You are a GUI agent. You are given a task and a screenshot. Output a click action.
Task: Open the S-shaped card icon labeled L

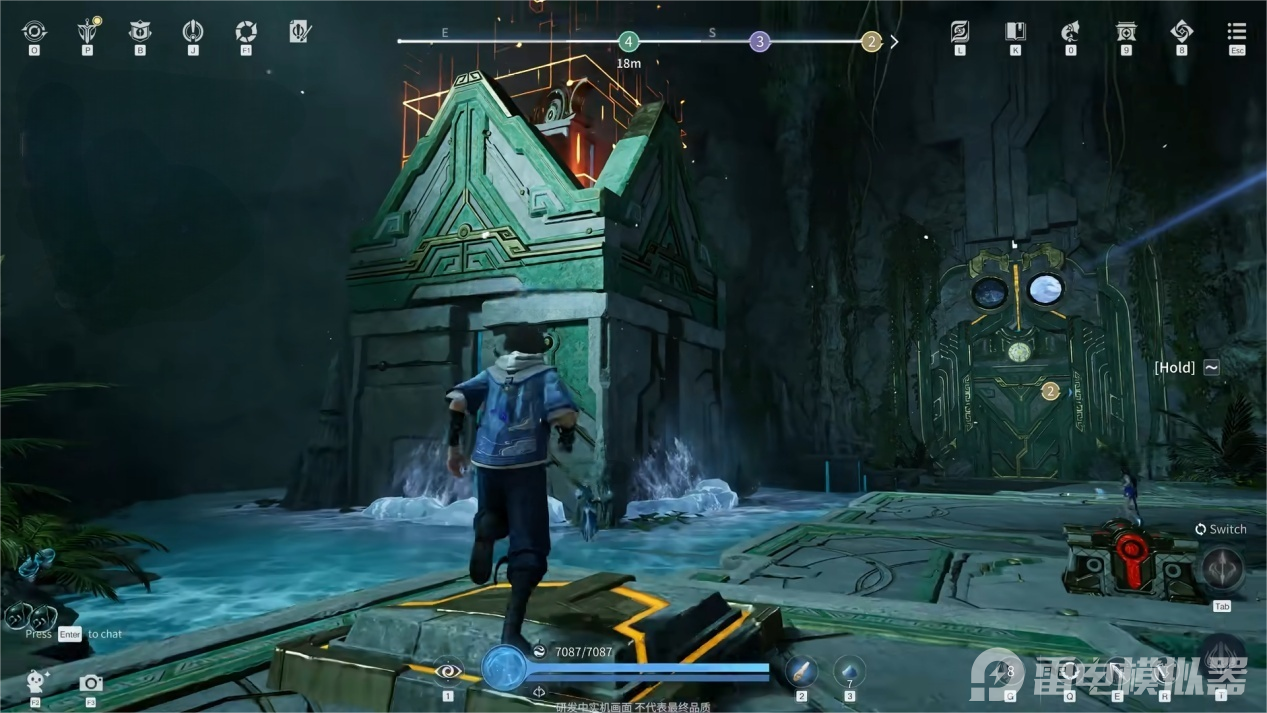(960, 32)
